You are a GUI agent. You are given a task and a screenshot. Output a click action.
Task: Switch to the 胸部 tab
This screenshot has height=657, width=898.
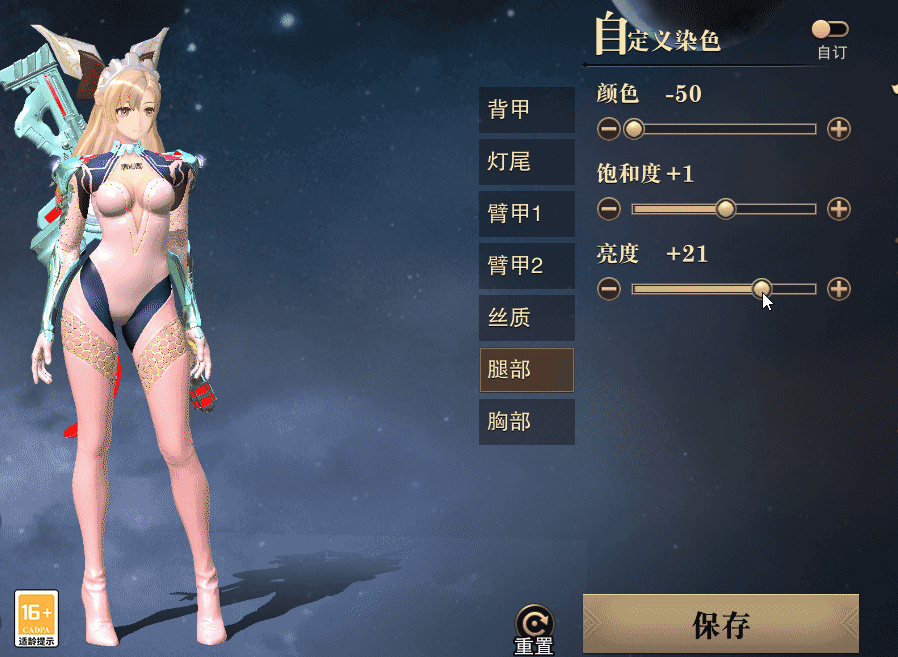point(526,422)
